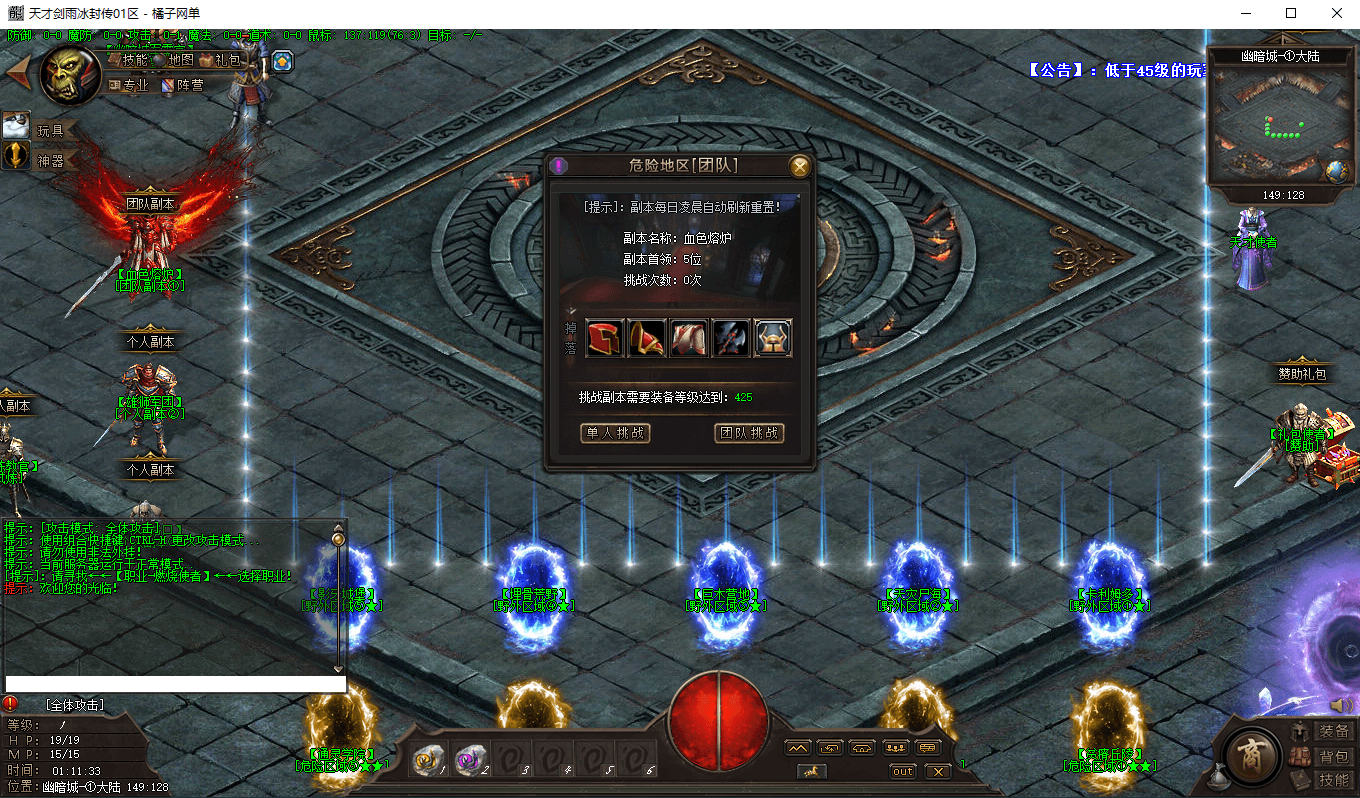Select the red helmet drop item

click(604, 338)
